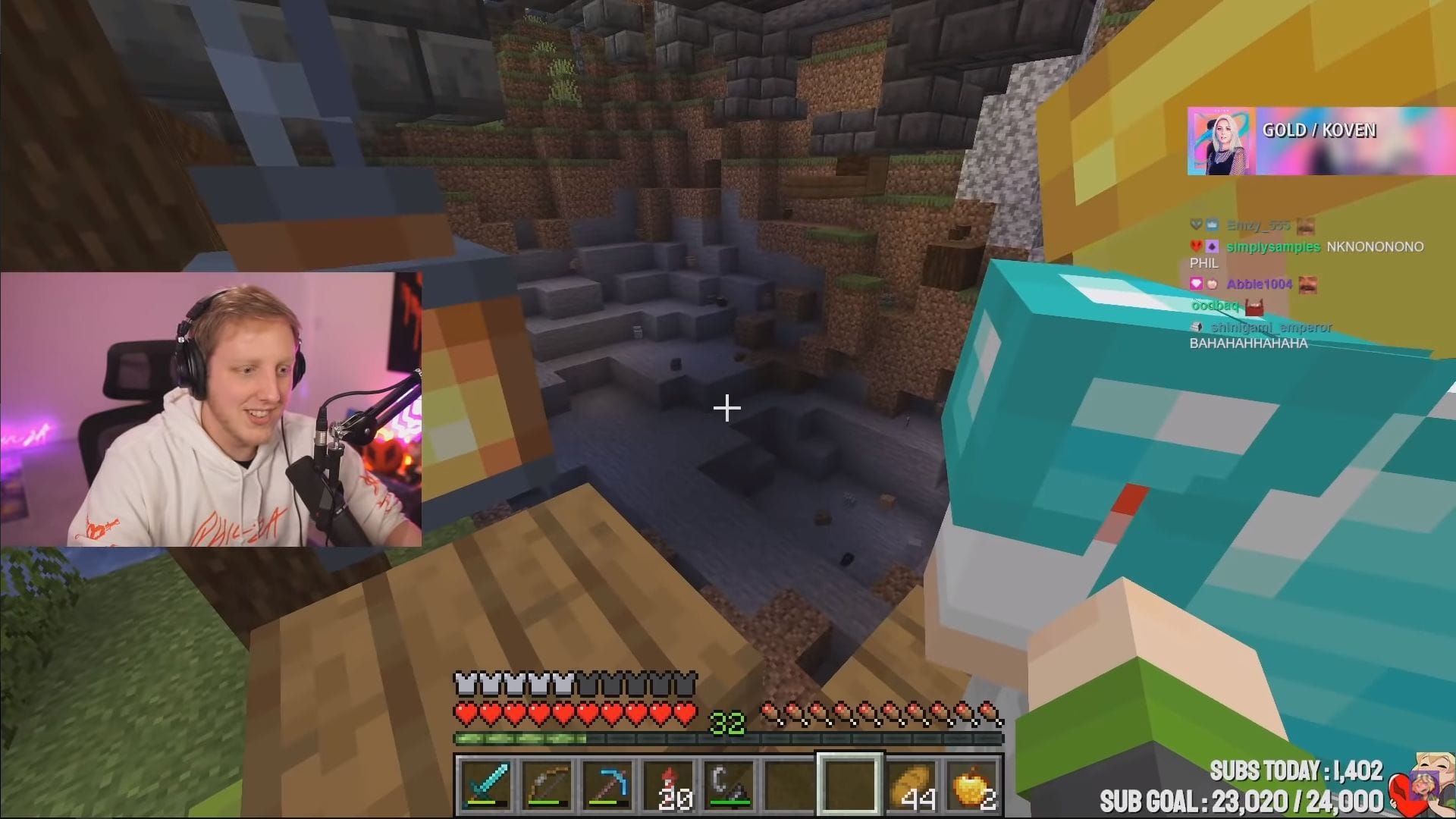Click the blue crown badge next to Emzy_555

(1212, 225)
